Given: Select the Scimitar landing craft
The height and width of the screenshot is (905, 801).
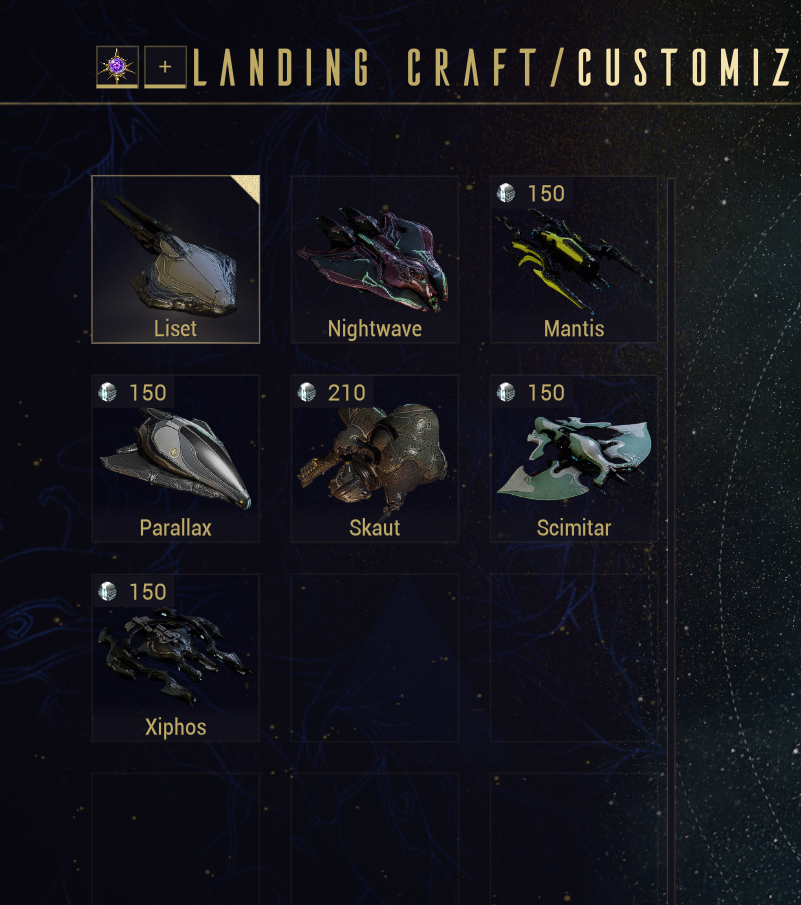Looking at the screenshot, I should click(x=574, y=459).
